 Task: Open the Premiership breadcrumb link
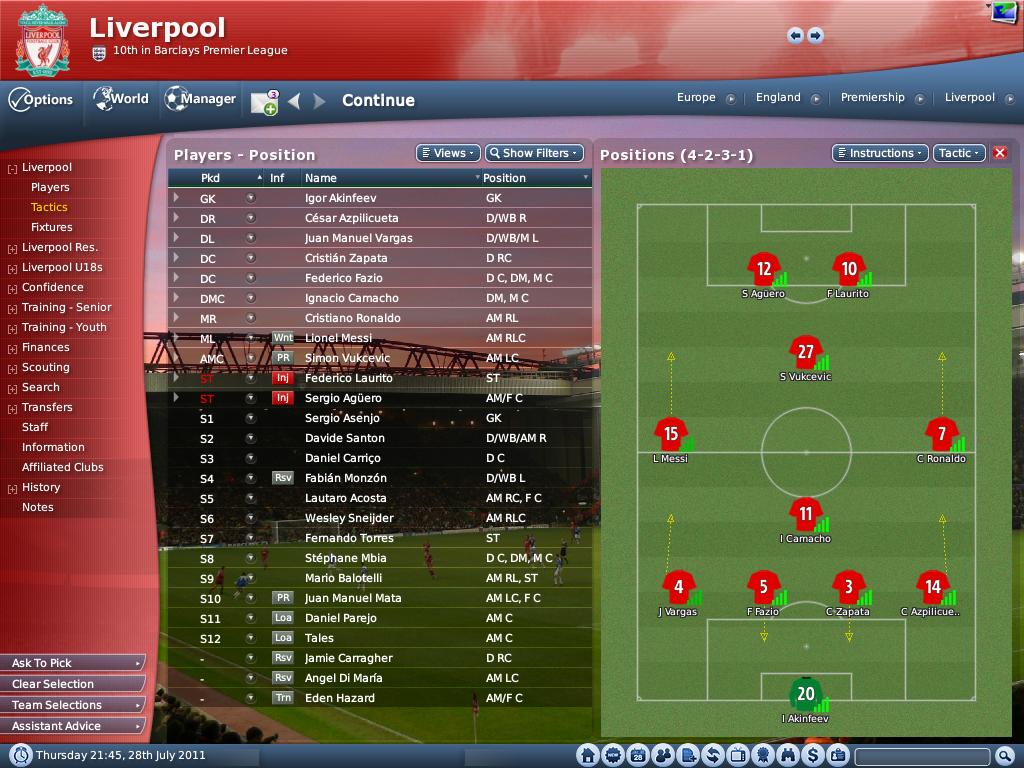click(x=872, y=98)
